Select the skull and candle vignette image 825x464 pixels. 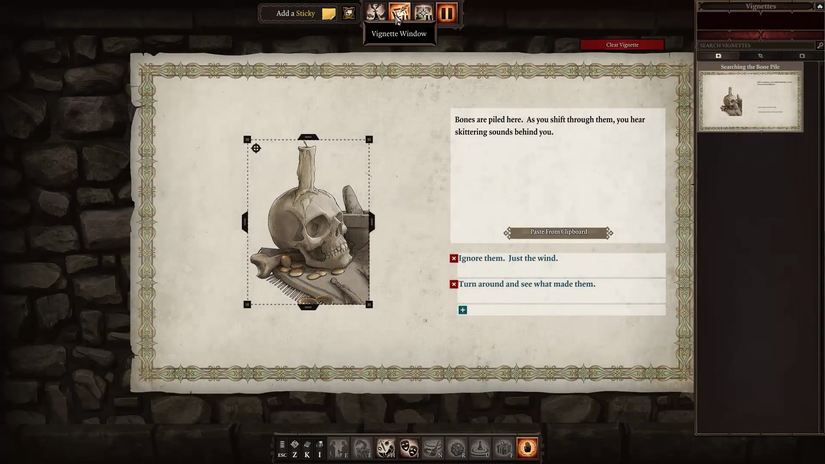coord(308,222)
